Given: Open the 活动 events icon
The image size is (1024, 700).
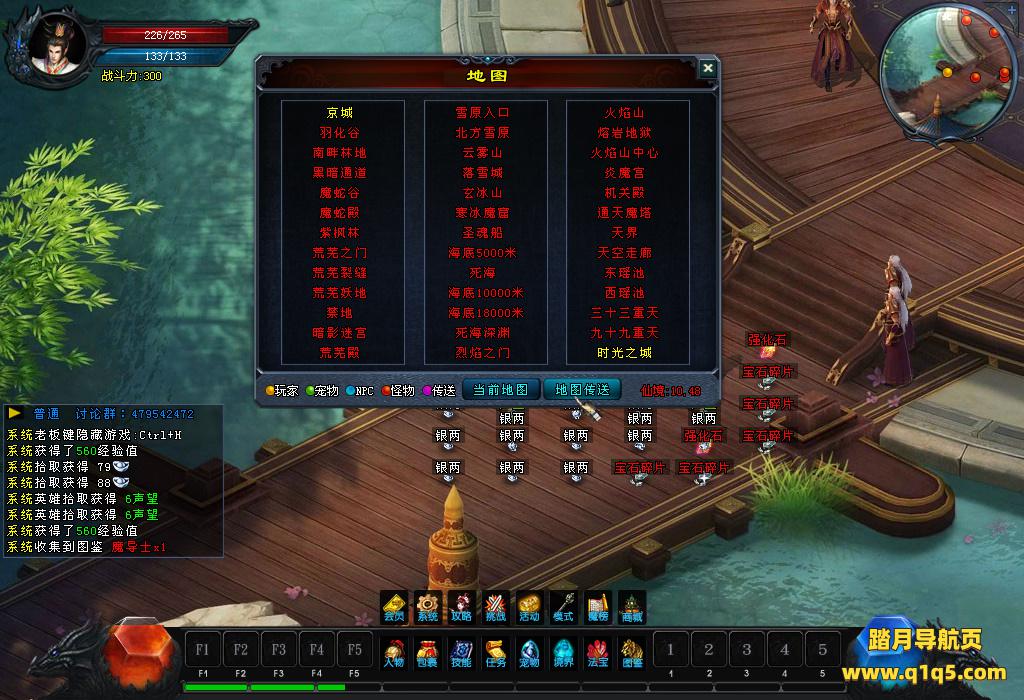Looking at the screenshot, I should click(x=529, y=607).
